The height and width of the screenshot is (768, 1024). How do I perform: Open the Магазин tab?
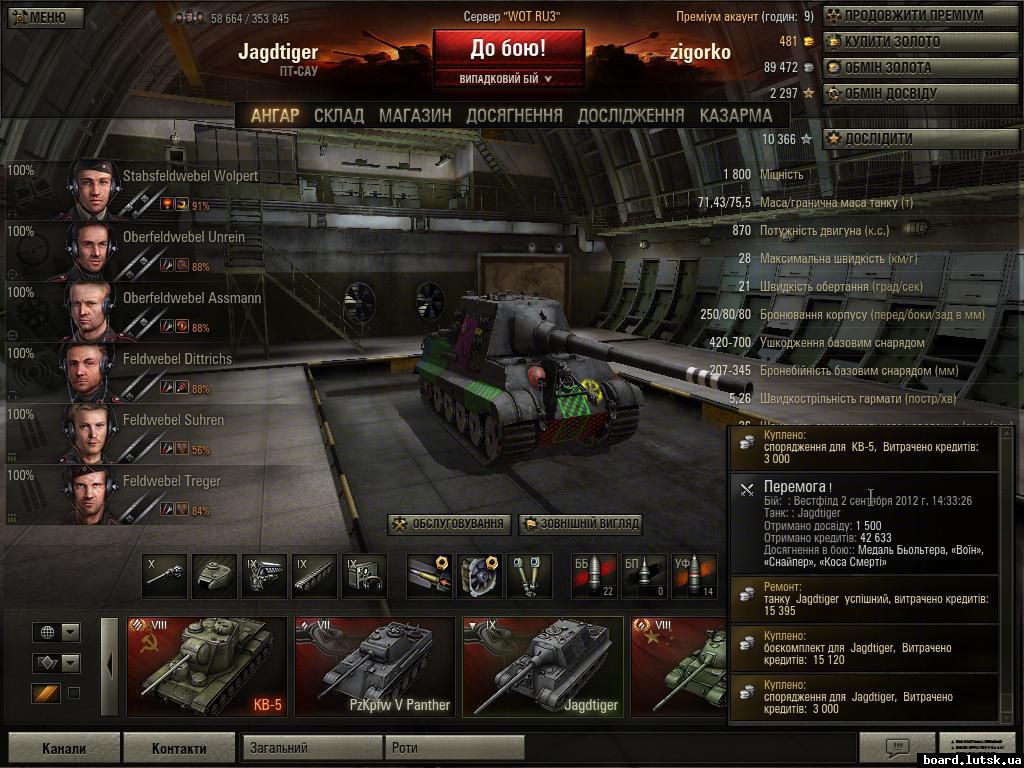tap(415, 115)
